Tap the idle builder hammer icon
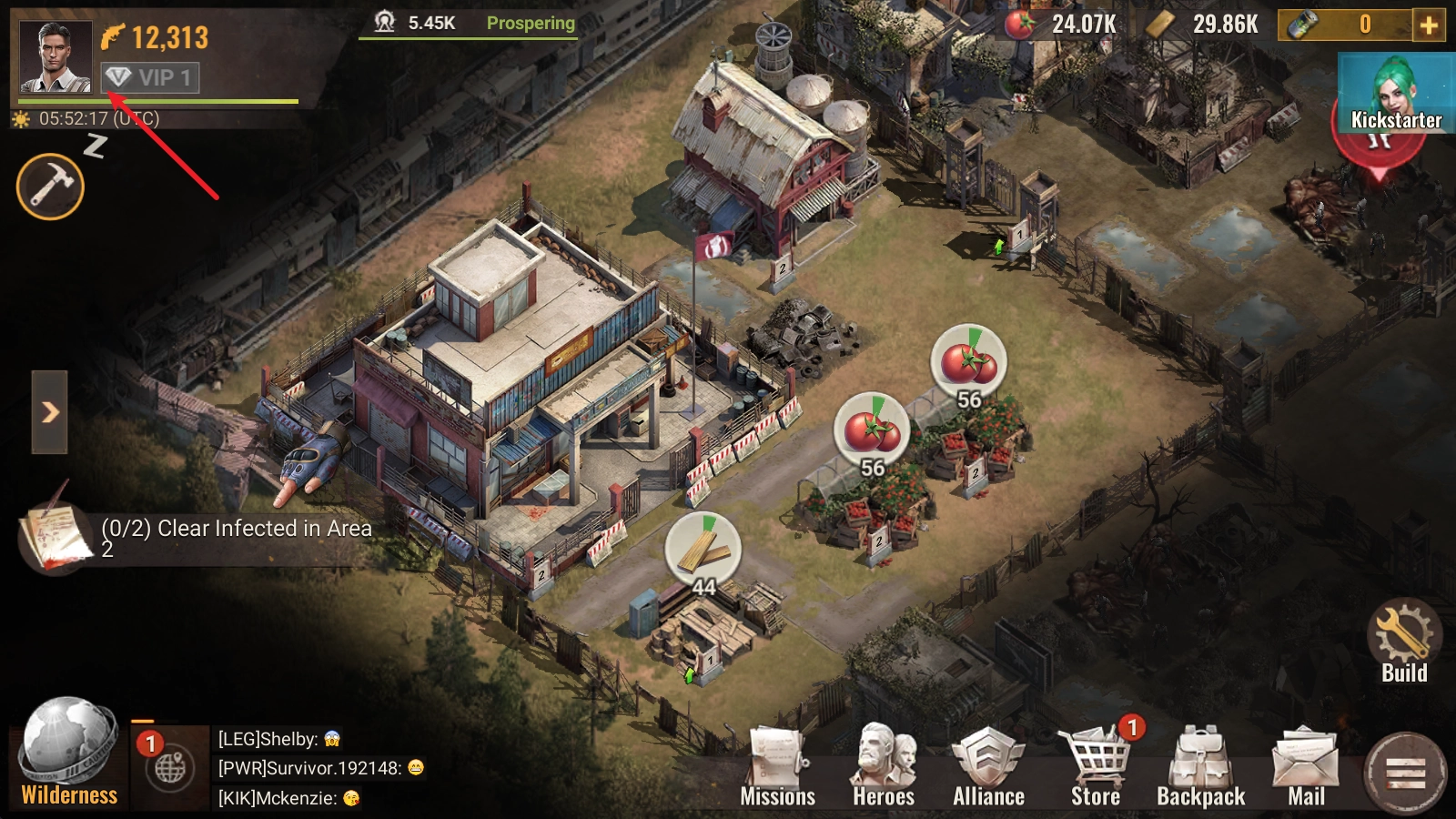 (x=50, y=187)
